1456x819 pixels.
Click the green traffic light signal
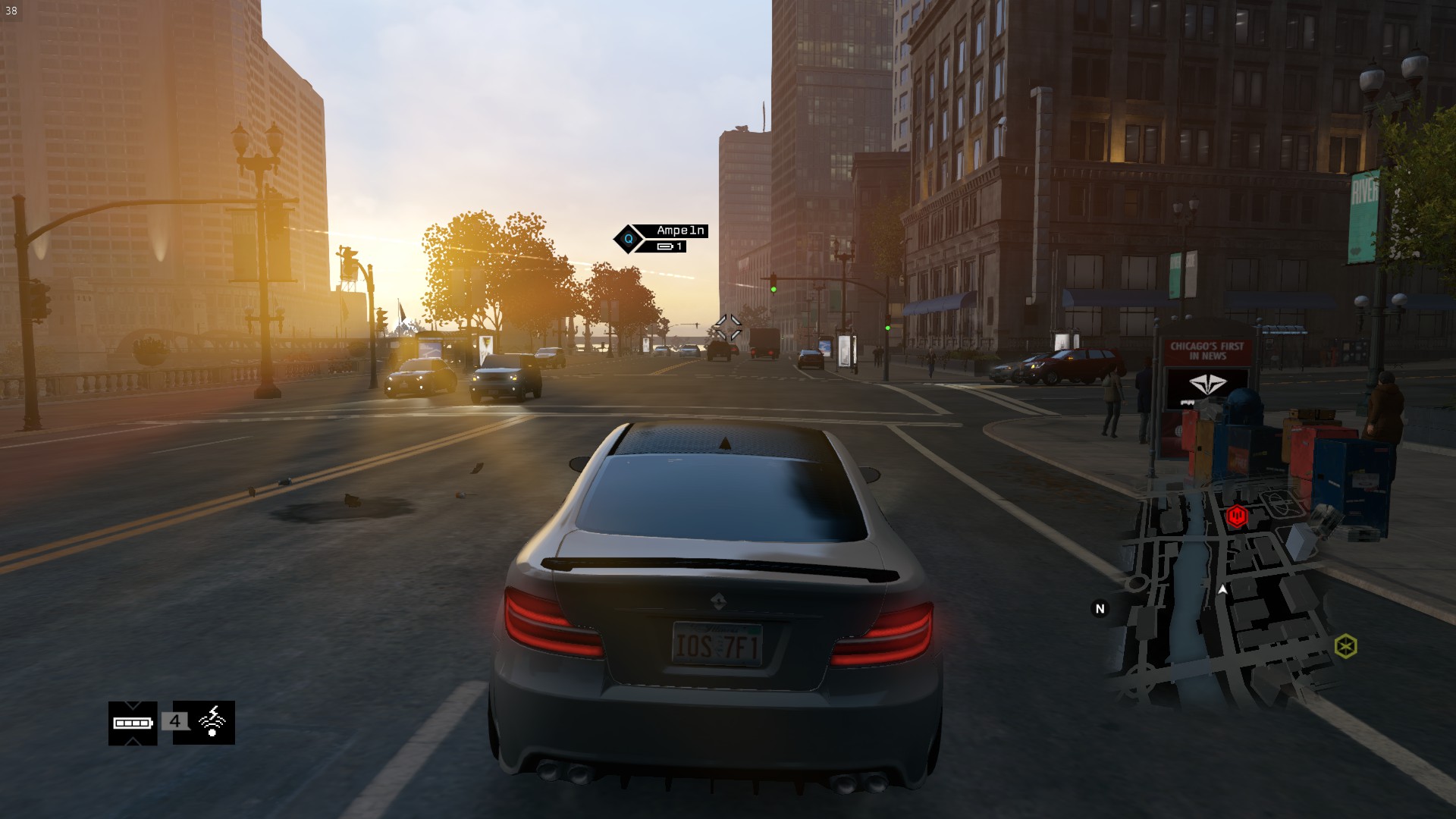tap(773, 287)
